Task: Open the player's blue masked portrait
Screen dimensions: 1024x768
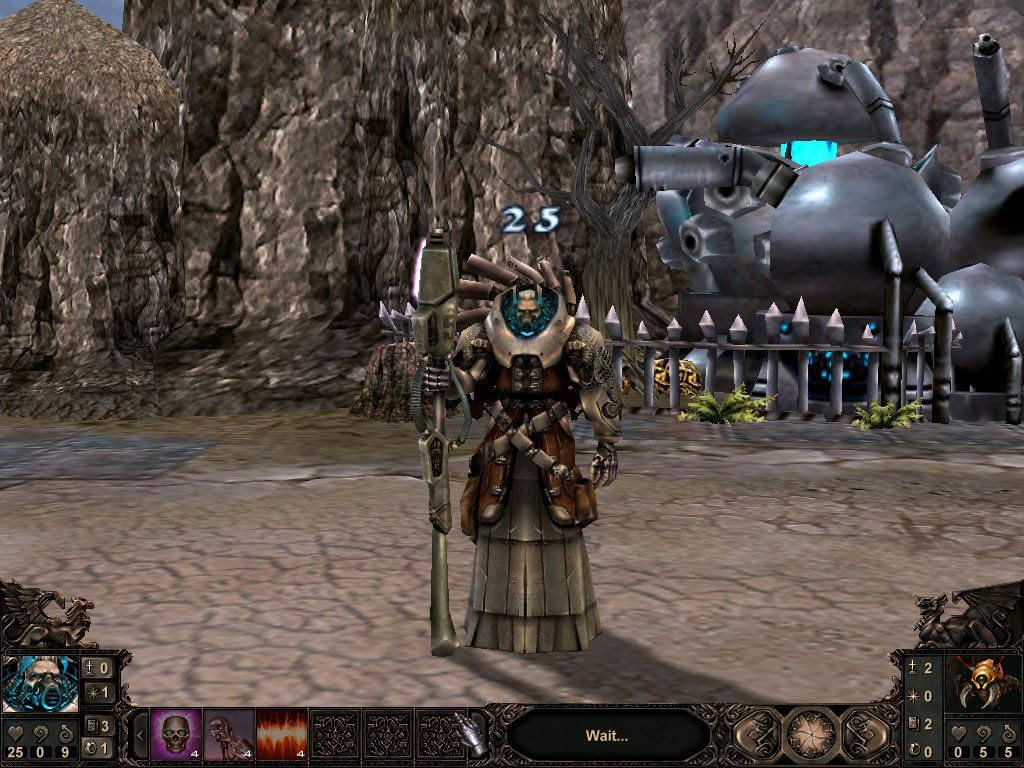Action: [40, 683]
